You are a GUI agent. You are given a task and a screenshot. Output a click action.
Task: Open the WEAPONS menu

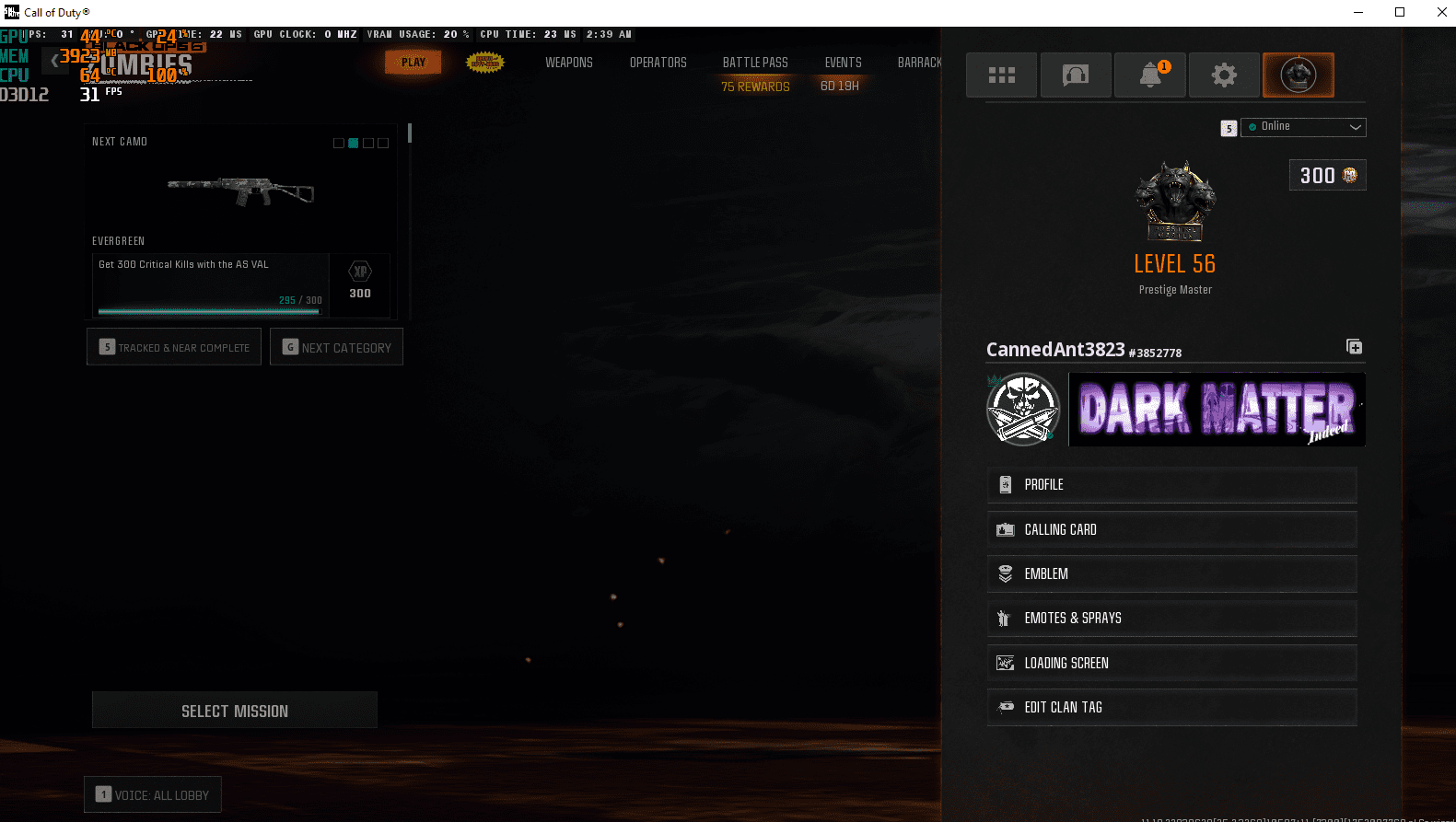point(569,62)
